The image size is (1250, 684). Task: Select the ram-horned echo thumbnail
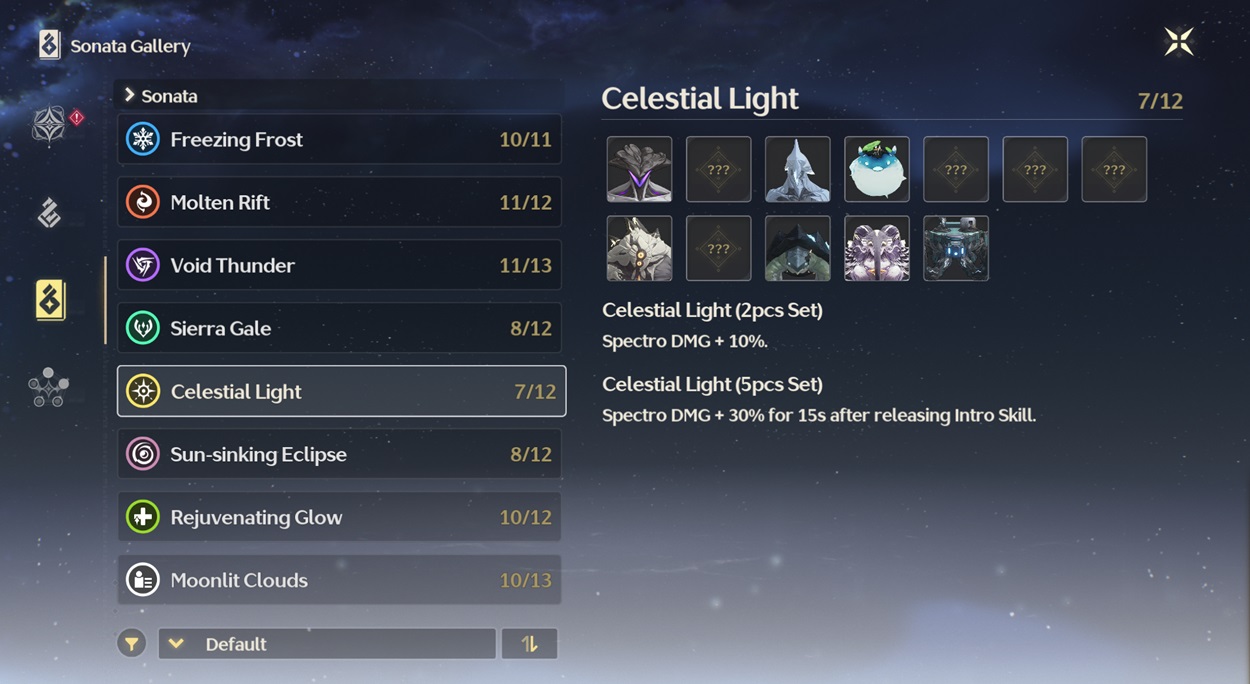(x=877, y=248)
